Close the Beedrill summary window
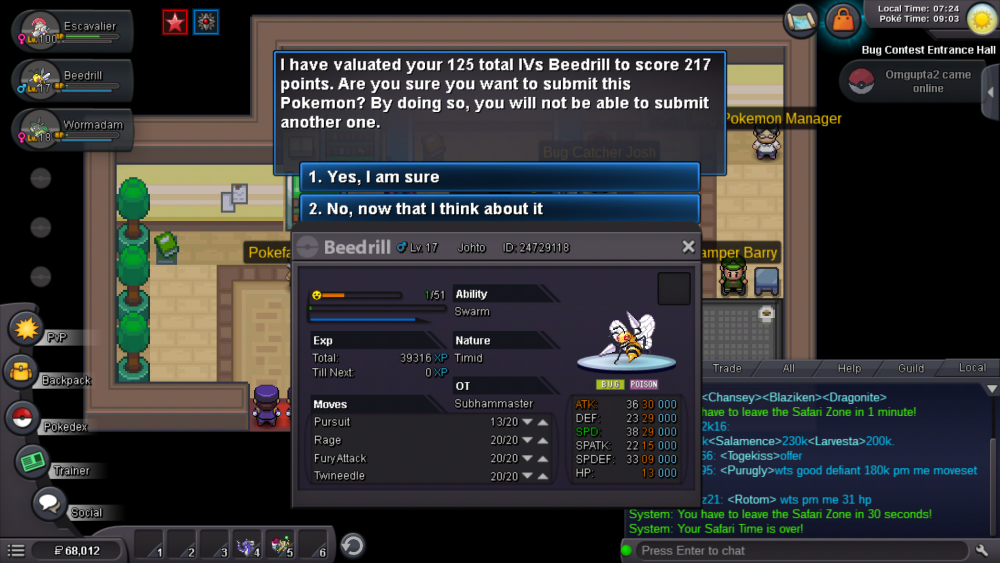The height and width of the screenshot is (563, 1000). [x=688, y=246]
